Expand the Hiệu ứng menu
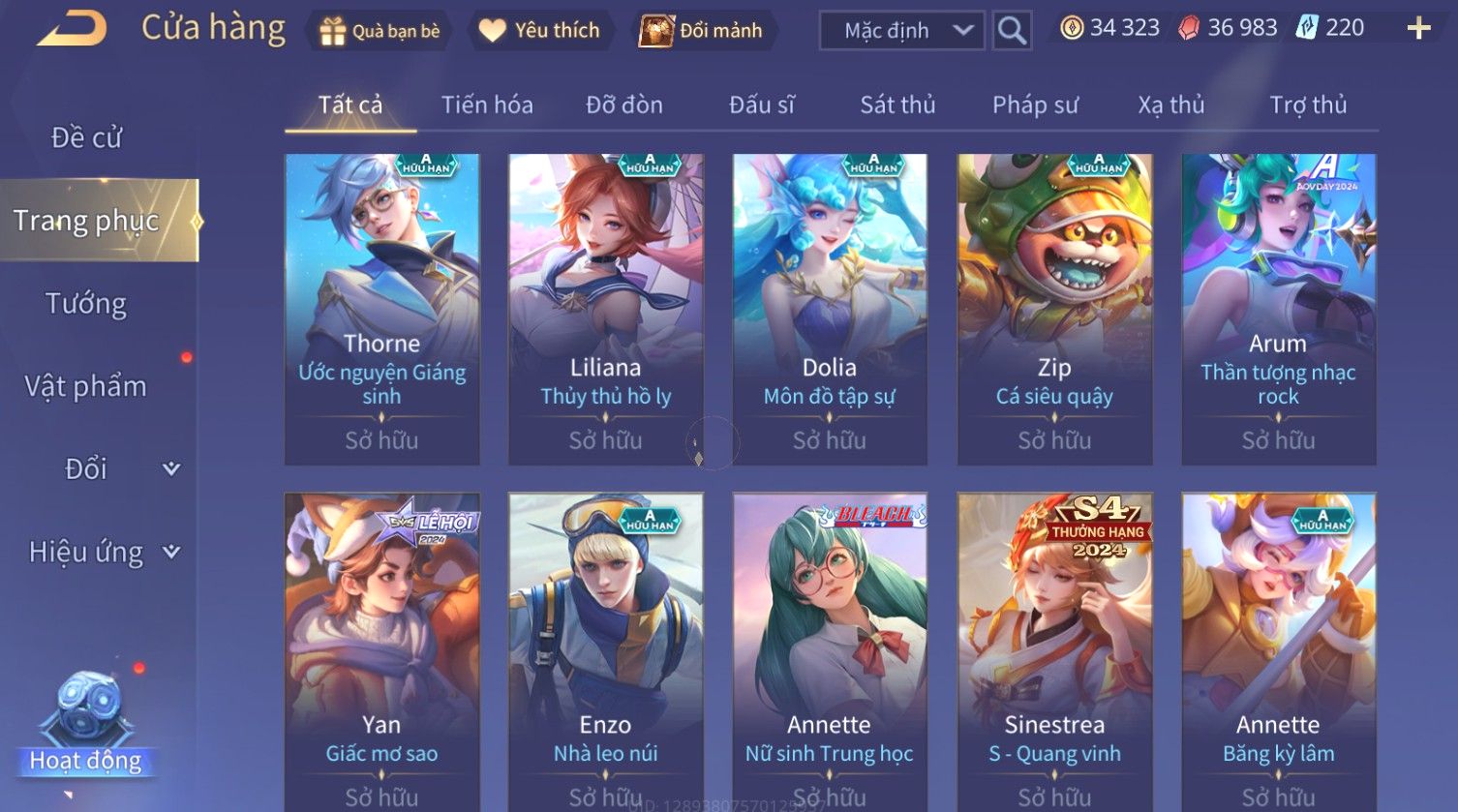 click(103, 552)
